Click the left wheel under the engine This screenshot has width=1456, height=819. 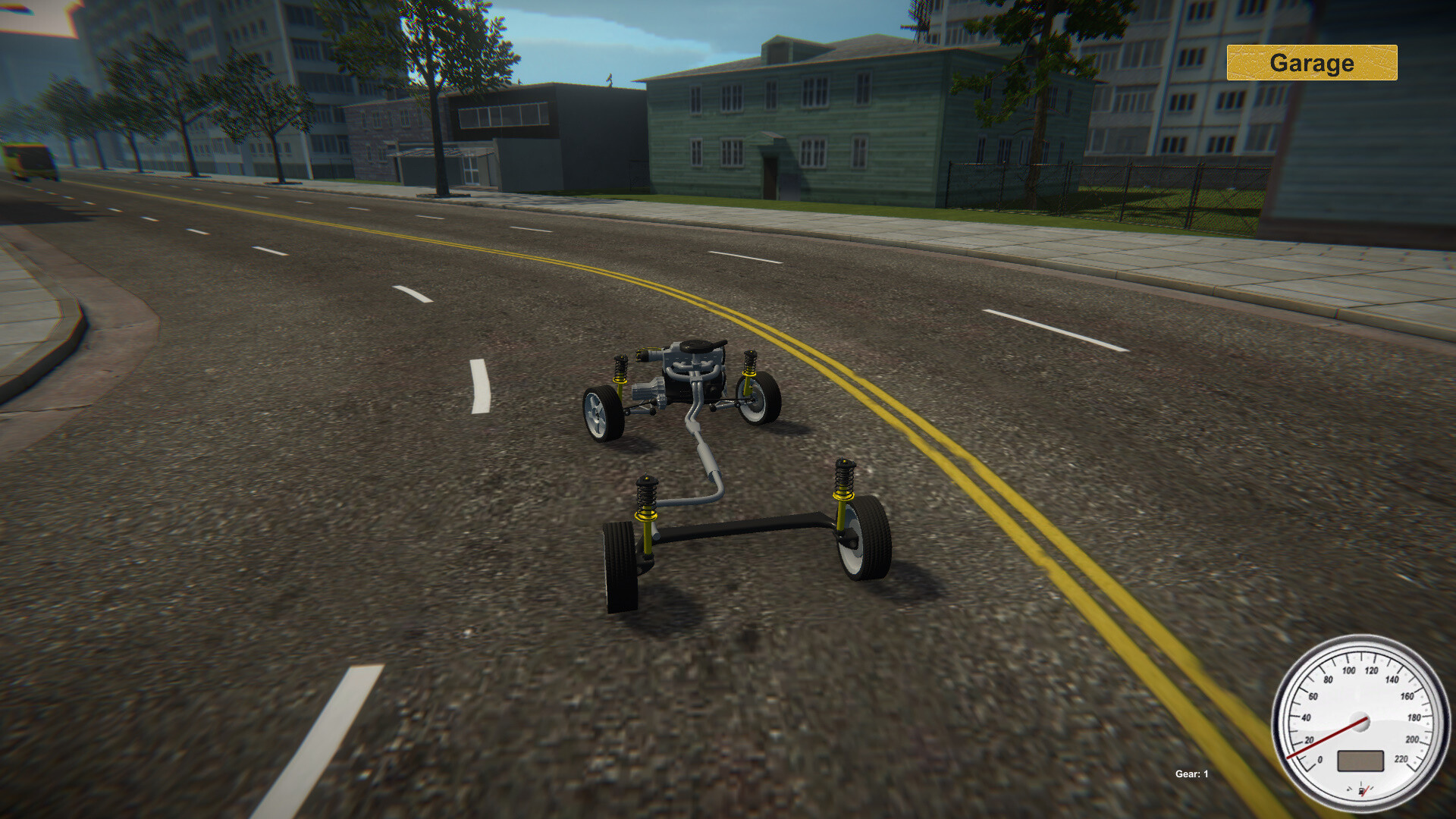604,414
